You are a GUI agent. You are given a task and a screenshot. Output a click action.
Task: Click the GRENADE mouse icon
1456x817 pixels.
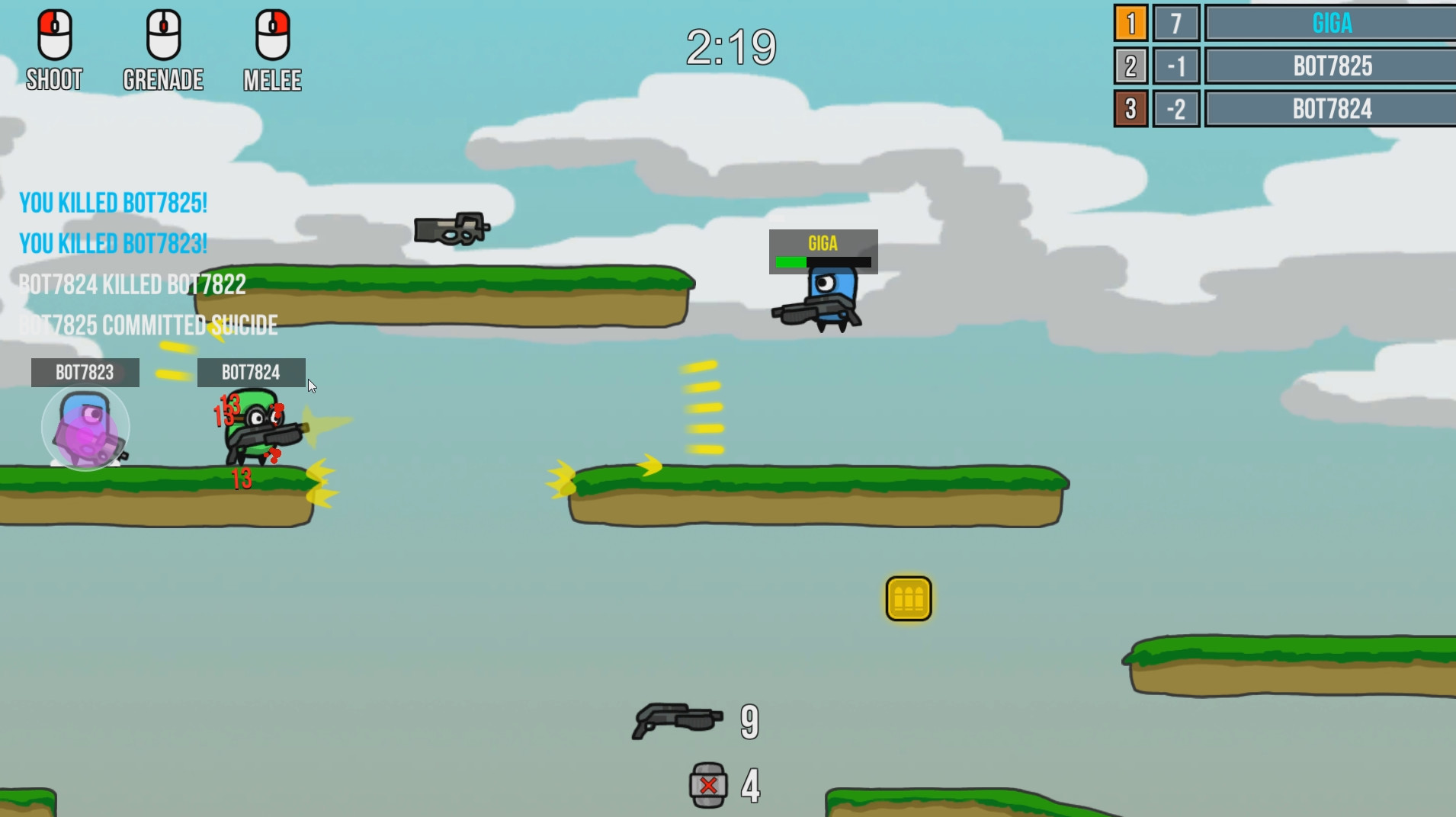click(x=162, y=34)
